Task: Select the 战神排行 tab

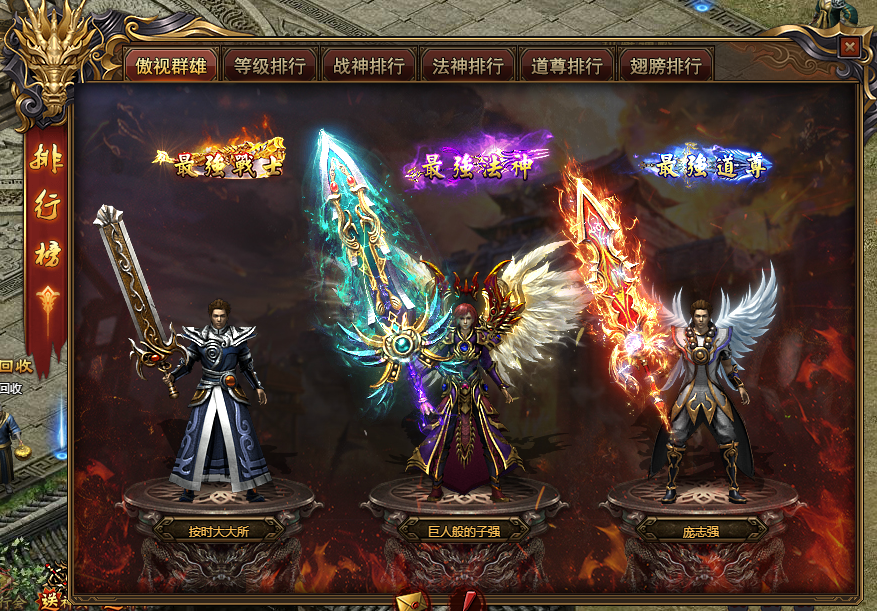Action: (x=369, y=66)
